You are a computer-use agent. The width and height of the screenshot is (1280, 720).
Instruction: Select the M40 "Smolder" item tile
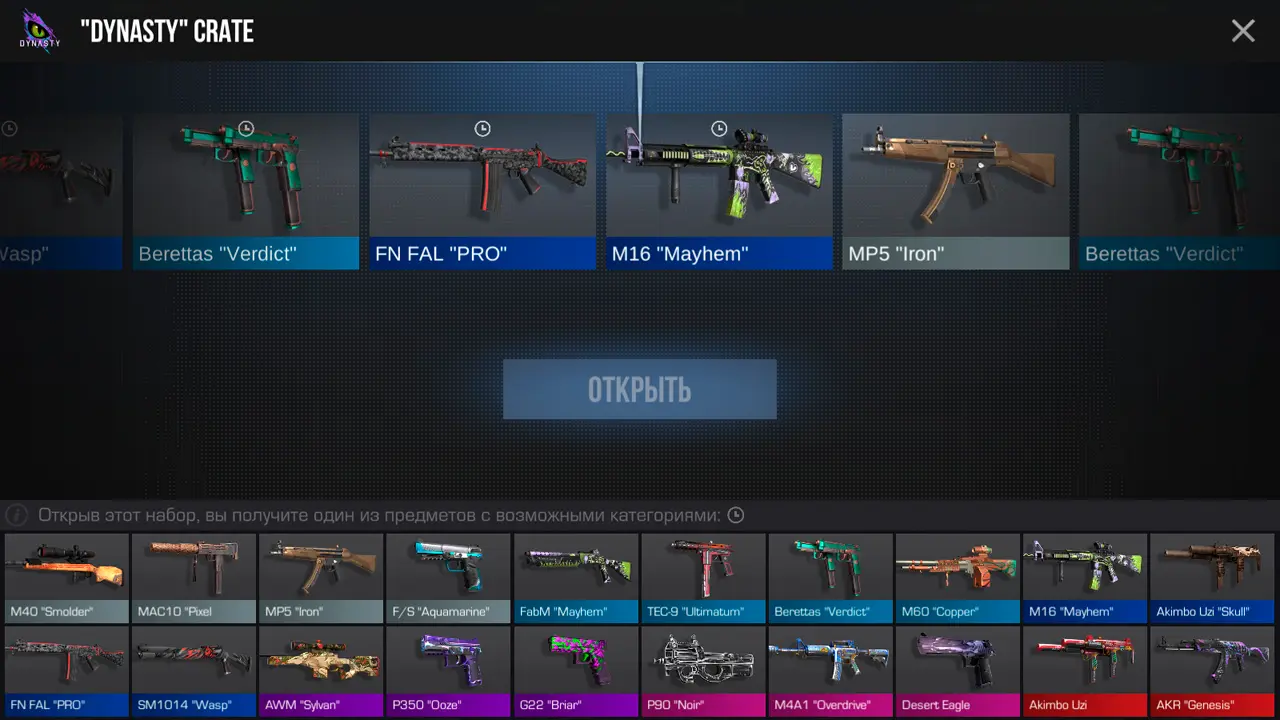click(67, 578)
